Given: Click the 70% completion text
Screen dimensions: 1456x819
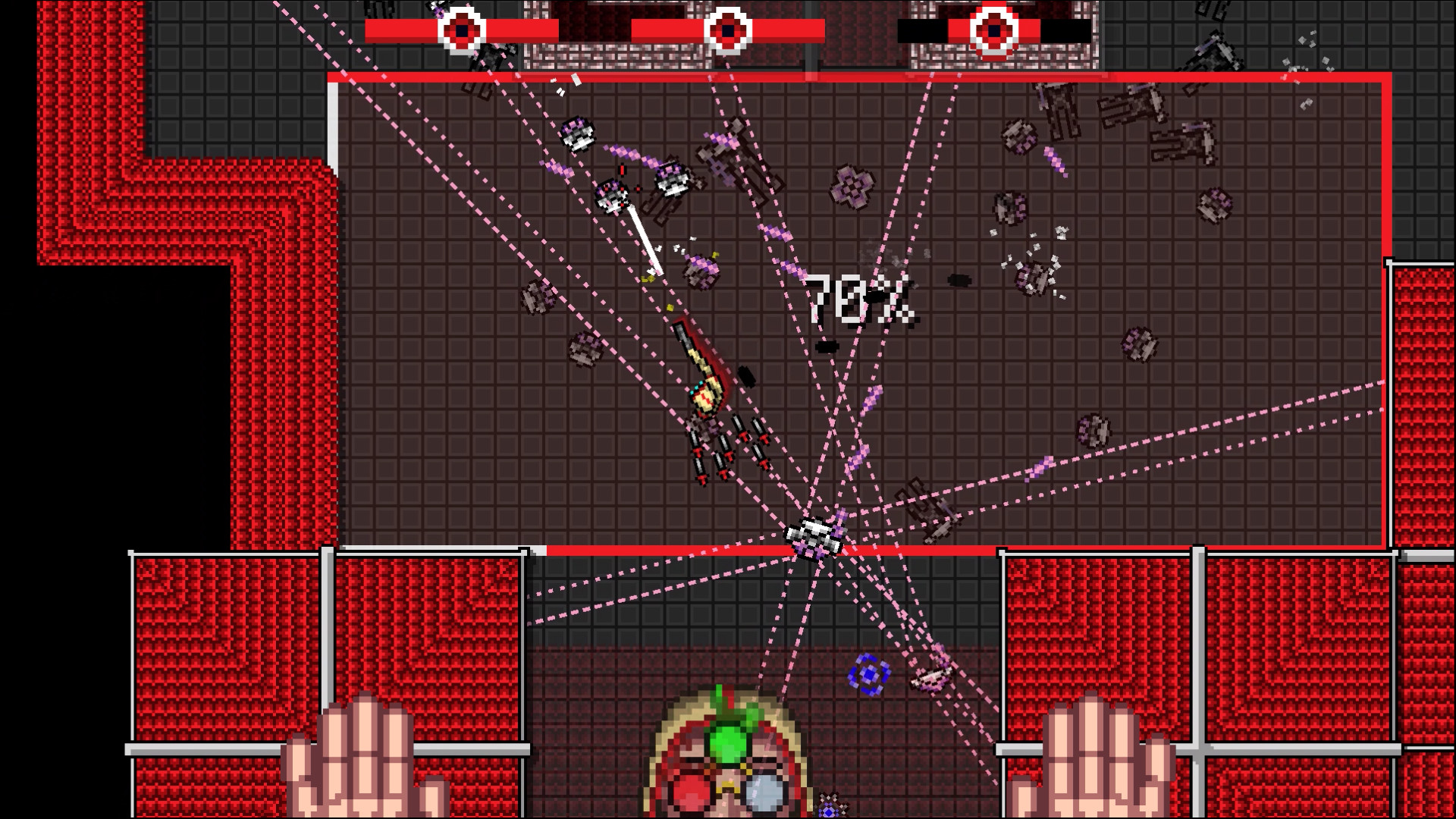Looking at the screenshot, I should pyautogui.click(x=861, y=300).
